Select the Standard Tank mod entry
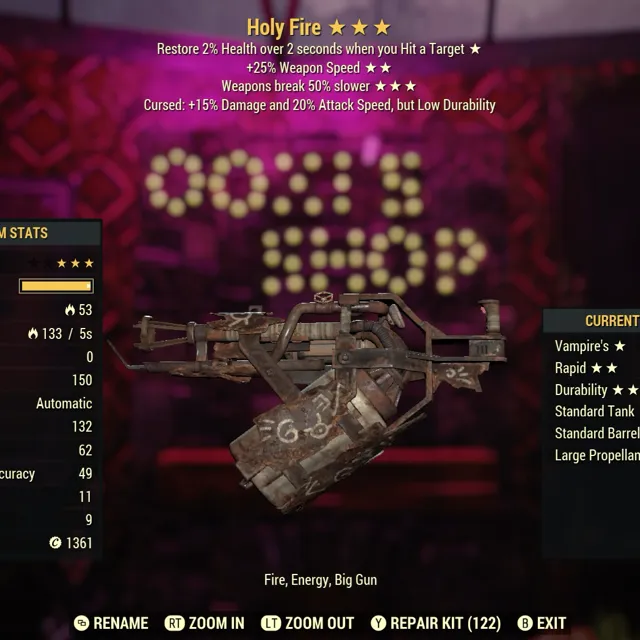The image size is (640, 640). pyautogui.click(x=594, y=412)
